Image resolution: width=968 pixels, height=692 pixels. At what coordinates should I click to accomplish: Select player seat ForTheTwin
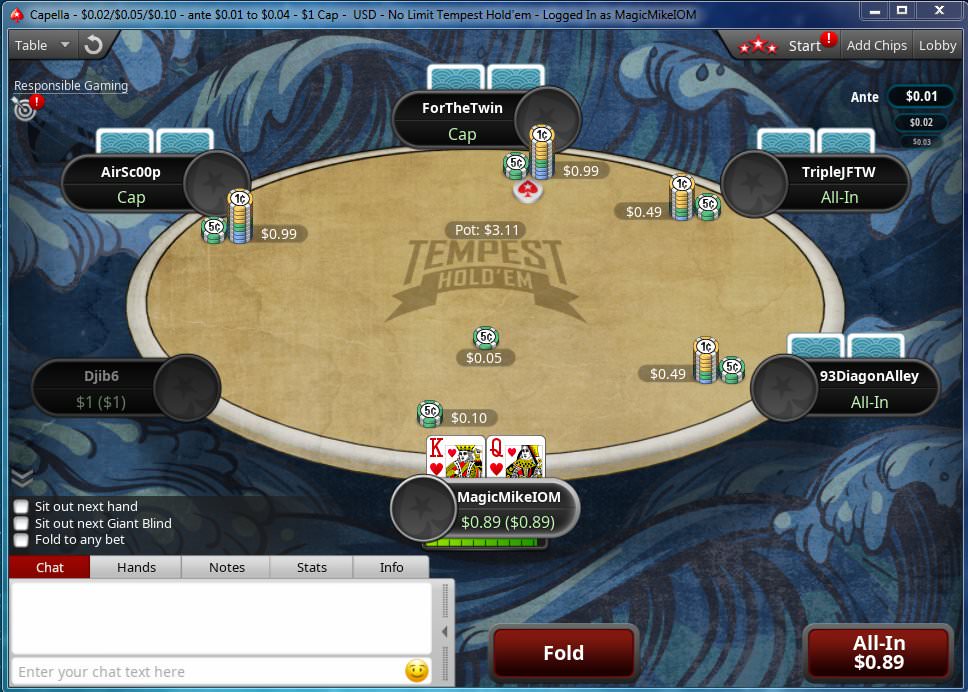click(x=462, y=119)
